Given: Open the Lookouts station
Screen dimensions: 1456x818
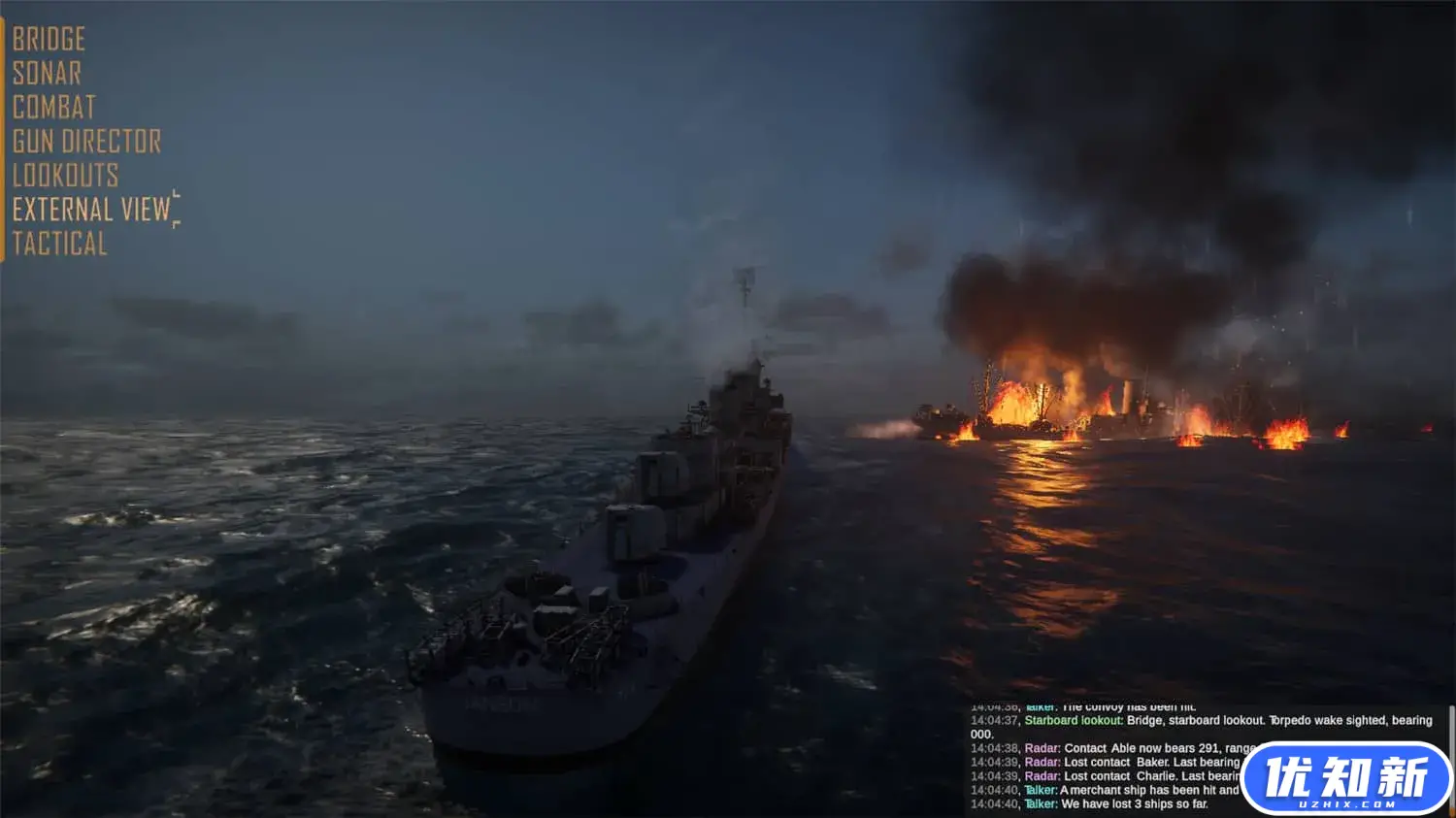Looking at the screenshot, I should [x=64, y=176].
